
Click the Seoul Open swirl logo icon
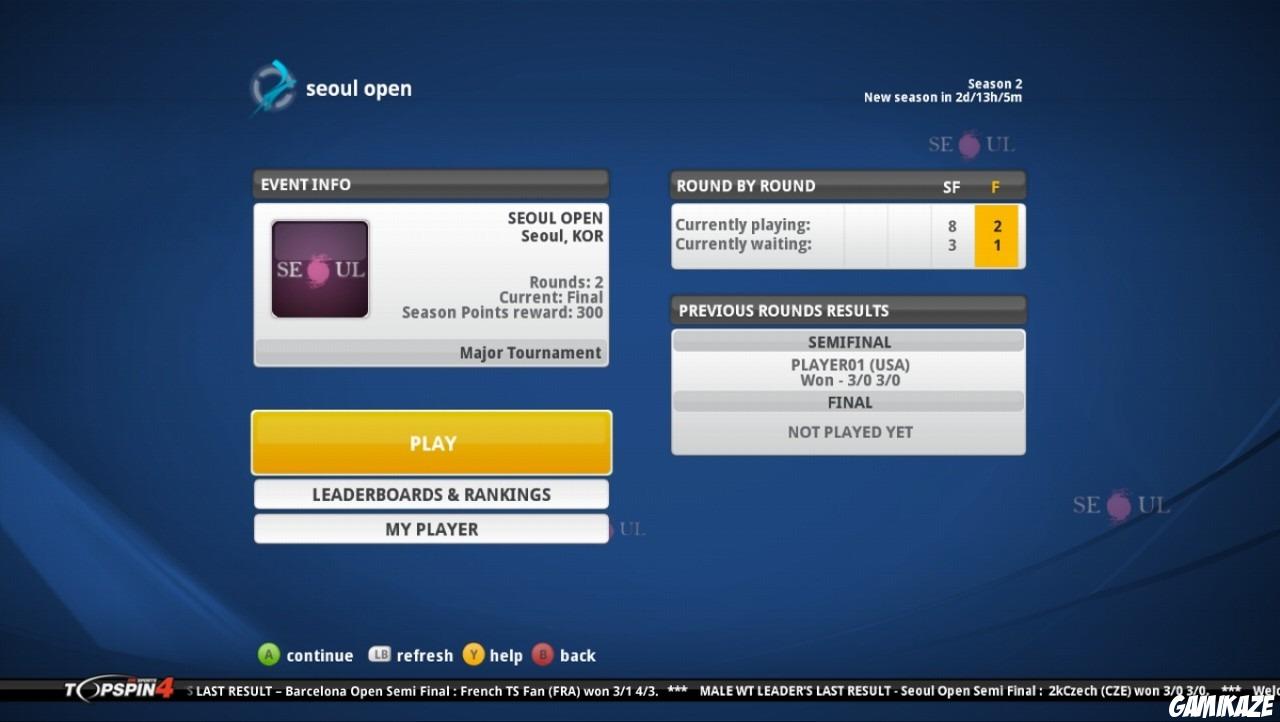click(x=272, y=87)
